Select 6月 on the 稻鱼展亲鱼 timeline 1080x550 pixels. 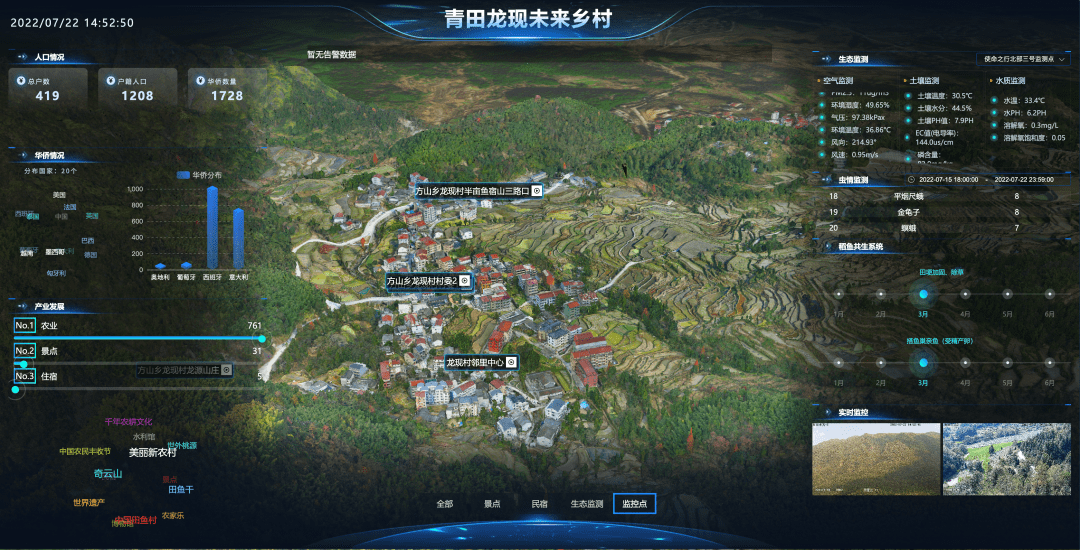1049,363
